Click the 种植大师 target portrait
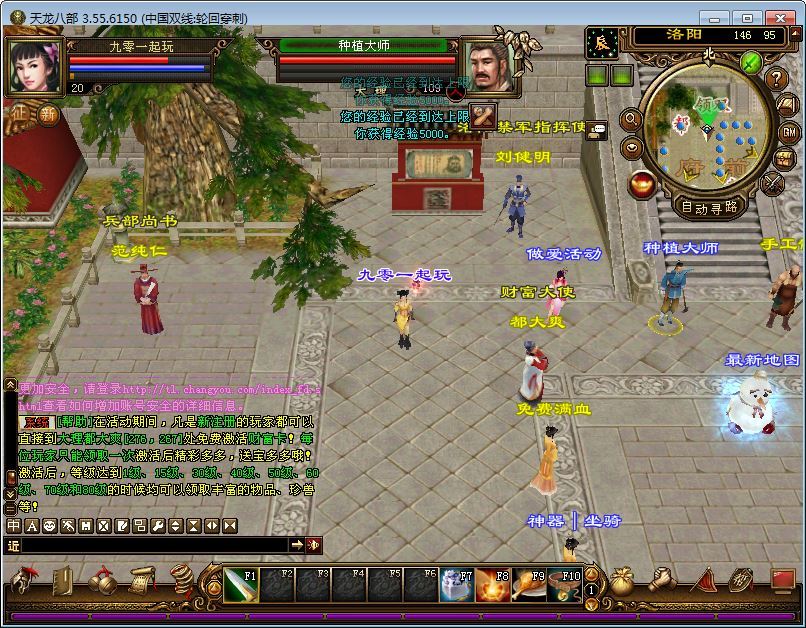Screen dimensions: 806x628 (488, 65)
